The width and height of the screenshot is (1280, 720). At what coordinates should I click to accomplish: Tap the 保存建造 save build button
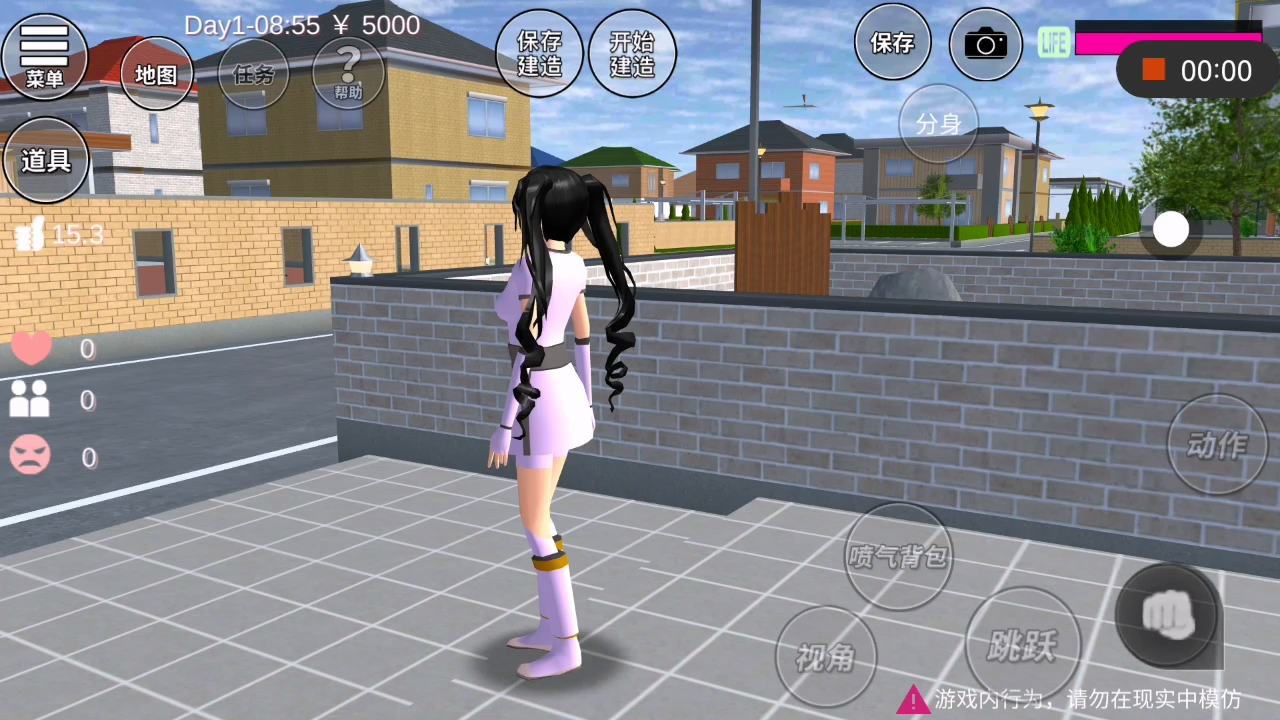coord(539,54)
